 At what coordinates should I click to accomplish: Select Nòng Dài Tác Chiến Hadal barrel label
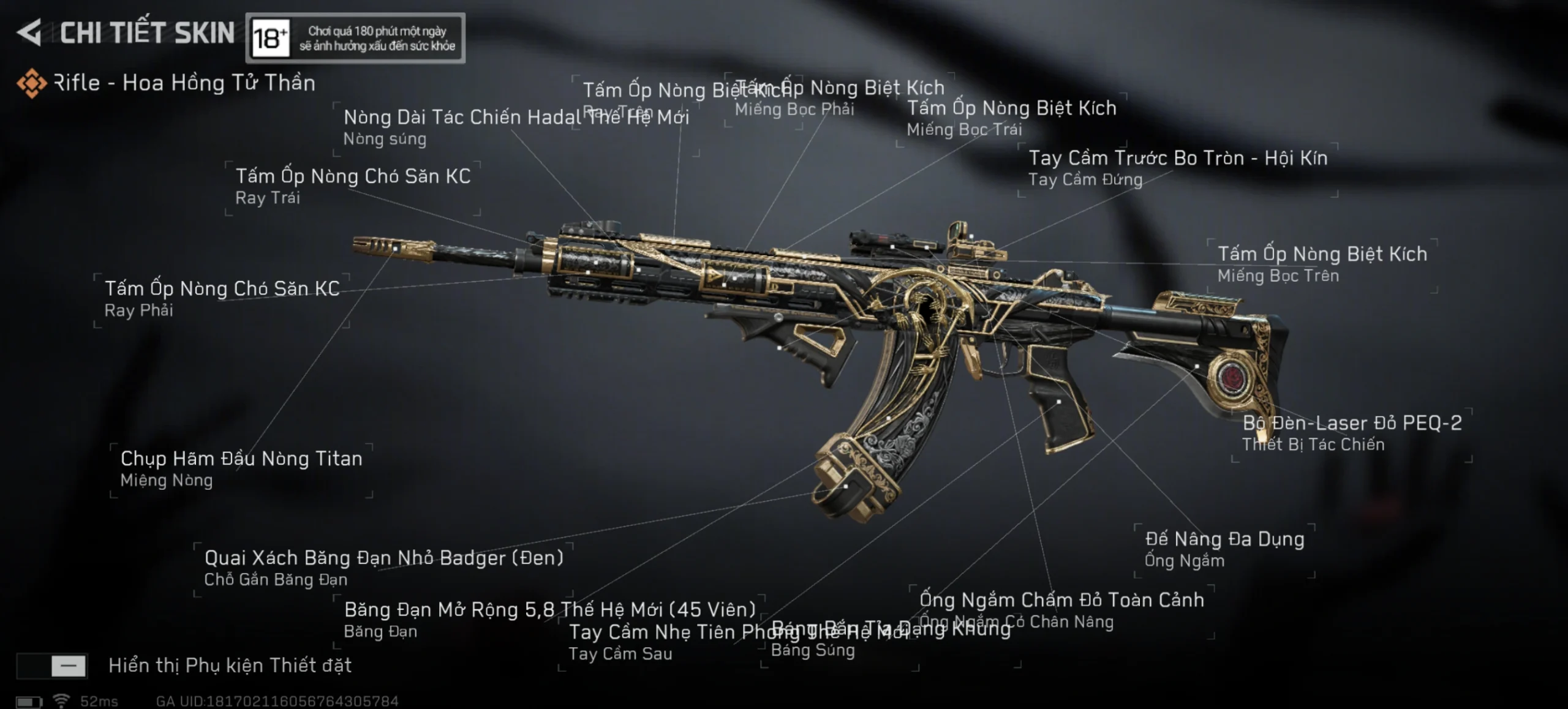(462, 126)
